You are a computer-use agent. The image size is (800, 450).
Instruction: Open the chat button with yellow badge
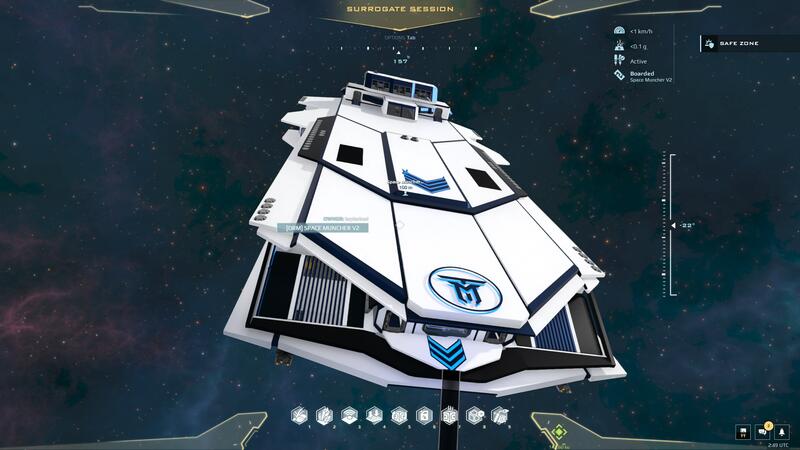[762, 432]
